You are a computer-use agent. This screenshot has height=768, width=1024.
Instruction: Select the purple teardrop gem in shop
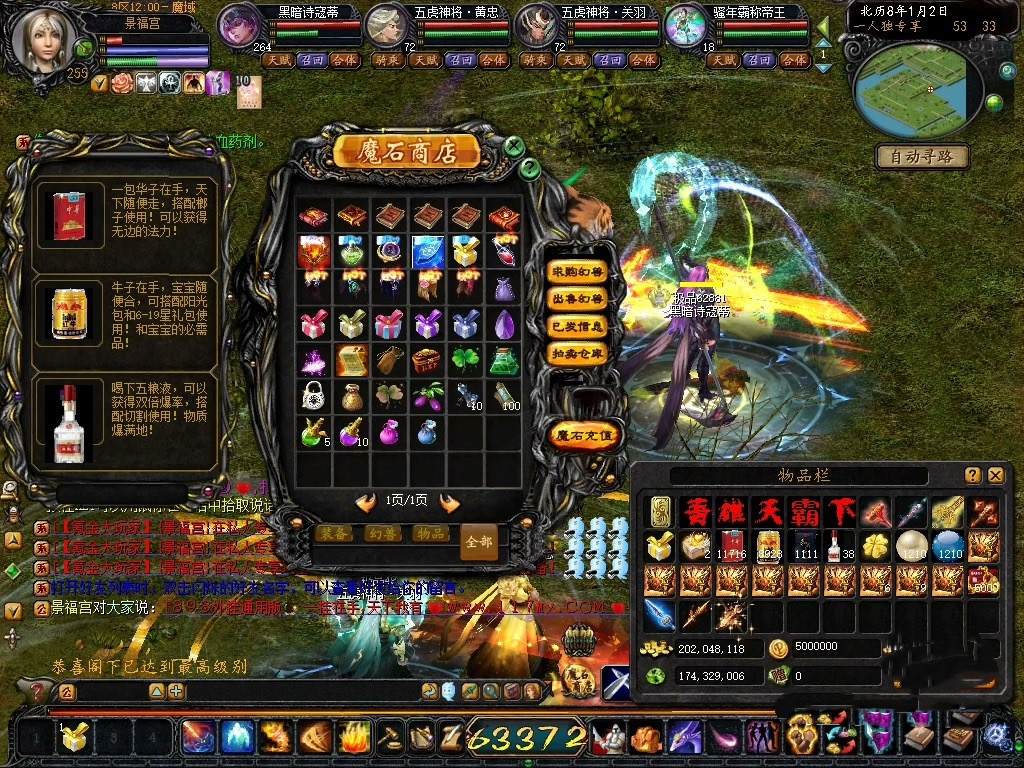(505, 324)
